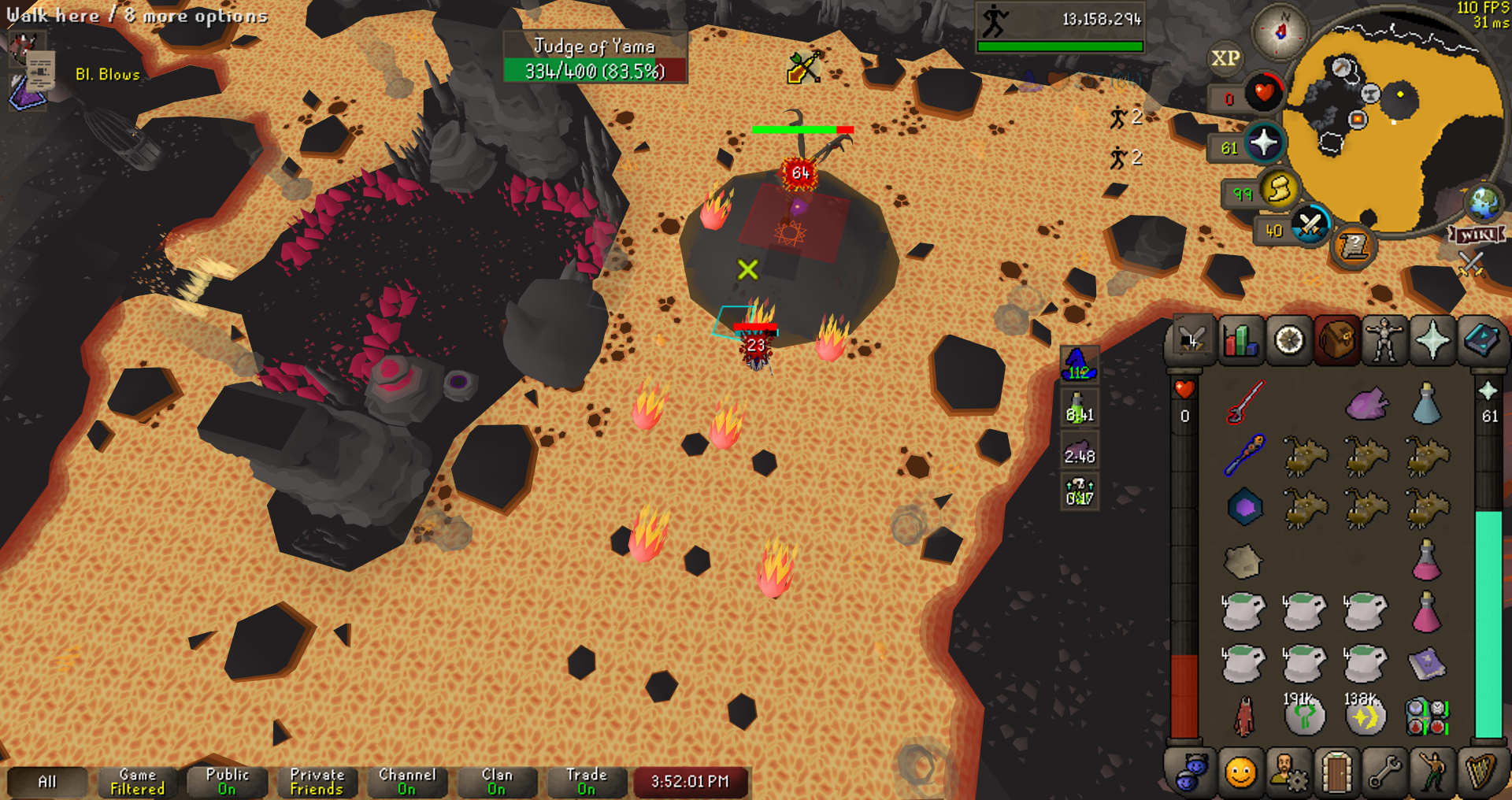Select the purple fish in inventory

click(x=1366, y=404)
